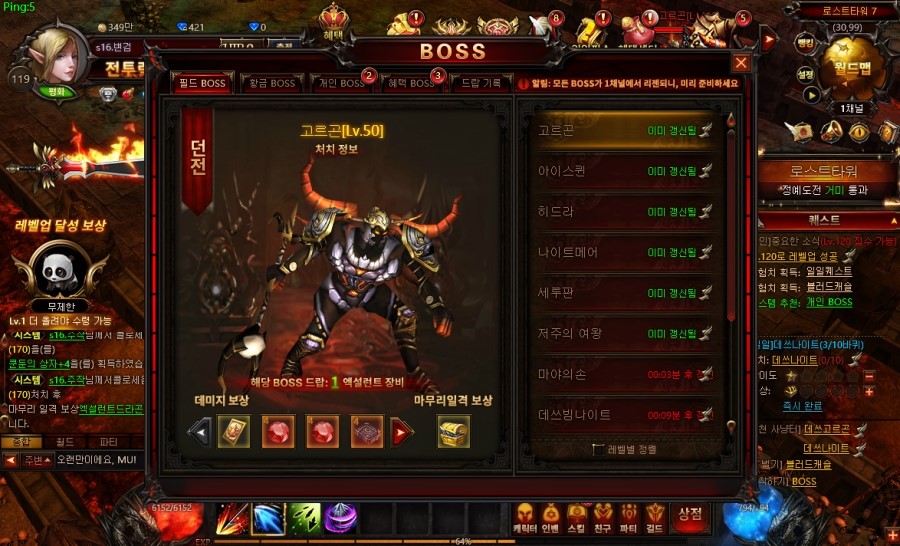This screenshot has width=900, height=546.
Task: Close the BOSS window
Action: [741, 63]
